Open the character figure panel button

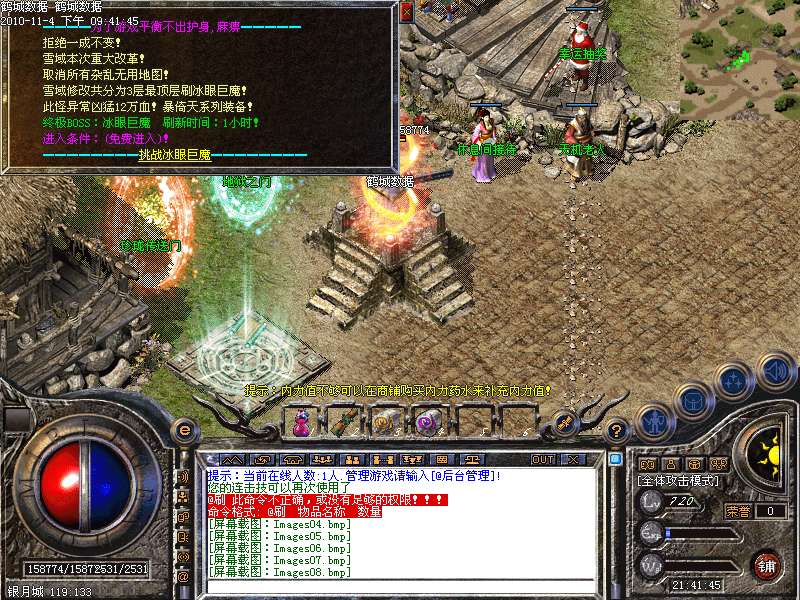click(653, 421)
